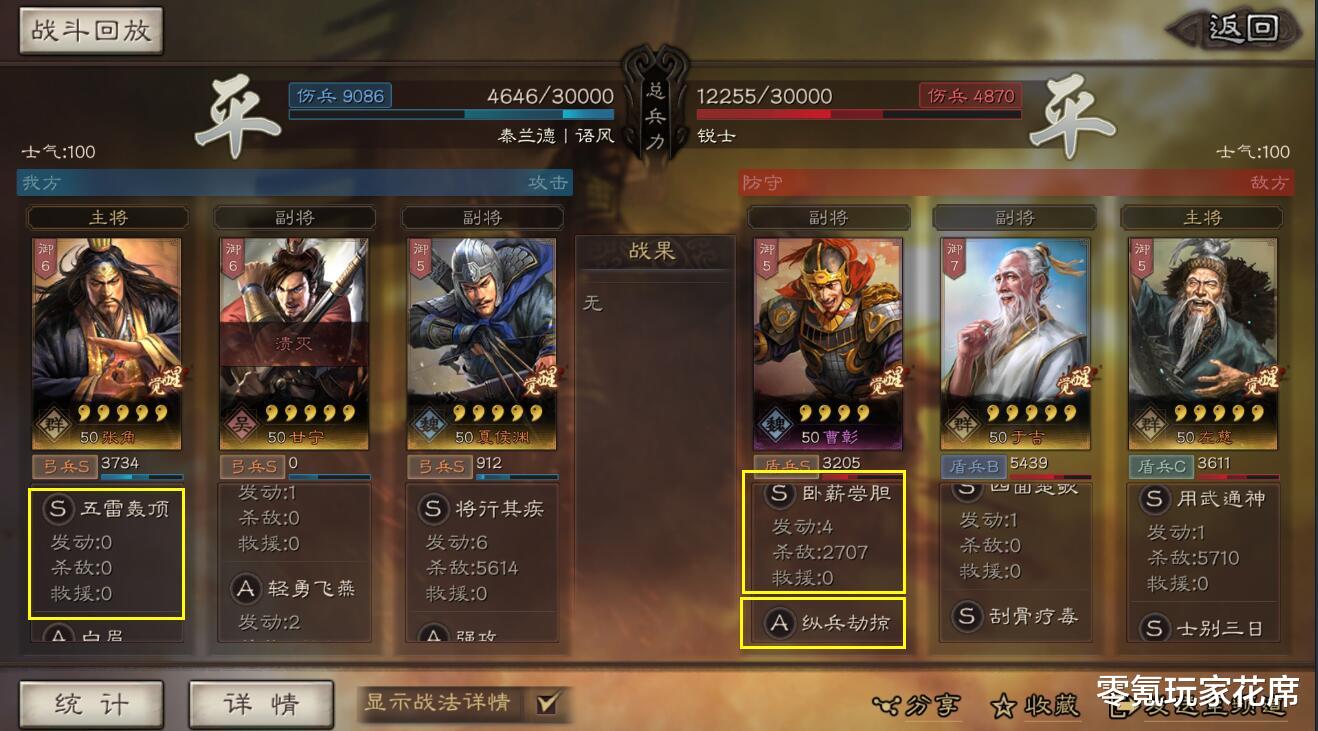The width and height of the screenshot is (1318, 731).
Task: Select the 主将 header above 左慈
Action: click(1202, 217)
